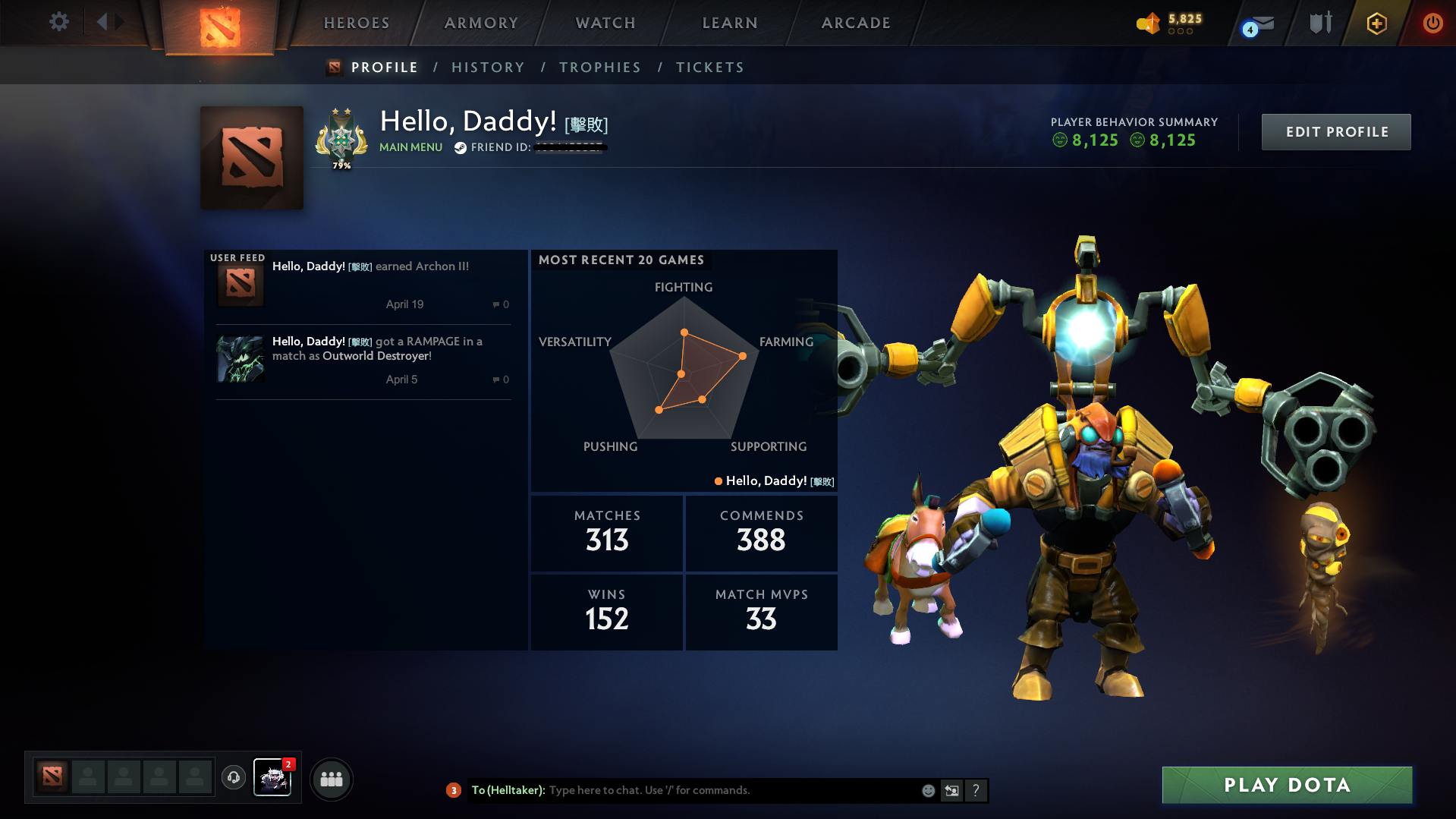Screen dimensions: 1456x819
Task: Open the emoticon picker in chat
Action: pos(927,790)
